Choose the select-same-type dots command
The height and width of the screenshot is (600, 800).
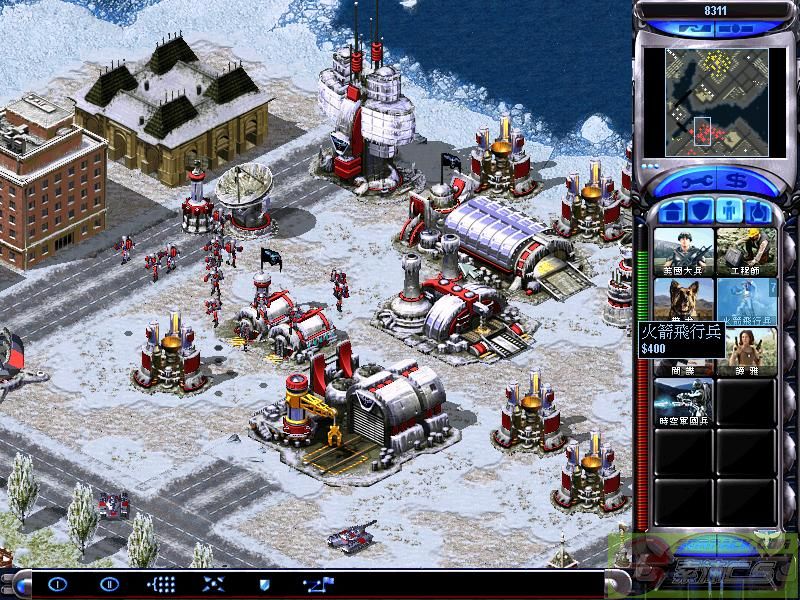pos(161,583)
